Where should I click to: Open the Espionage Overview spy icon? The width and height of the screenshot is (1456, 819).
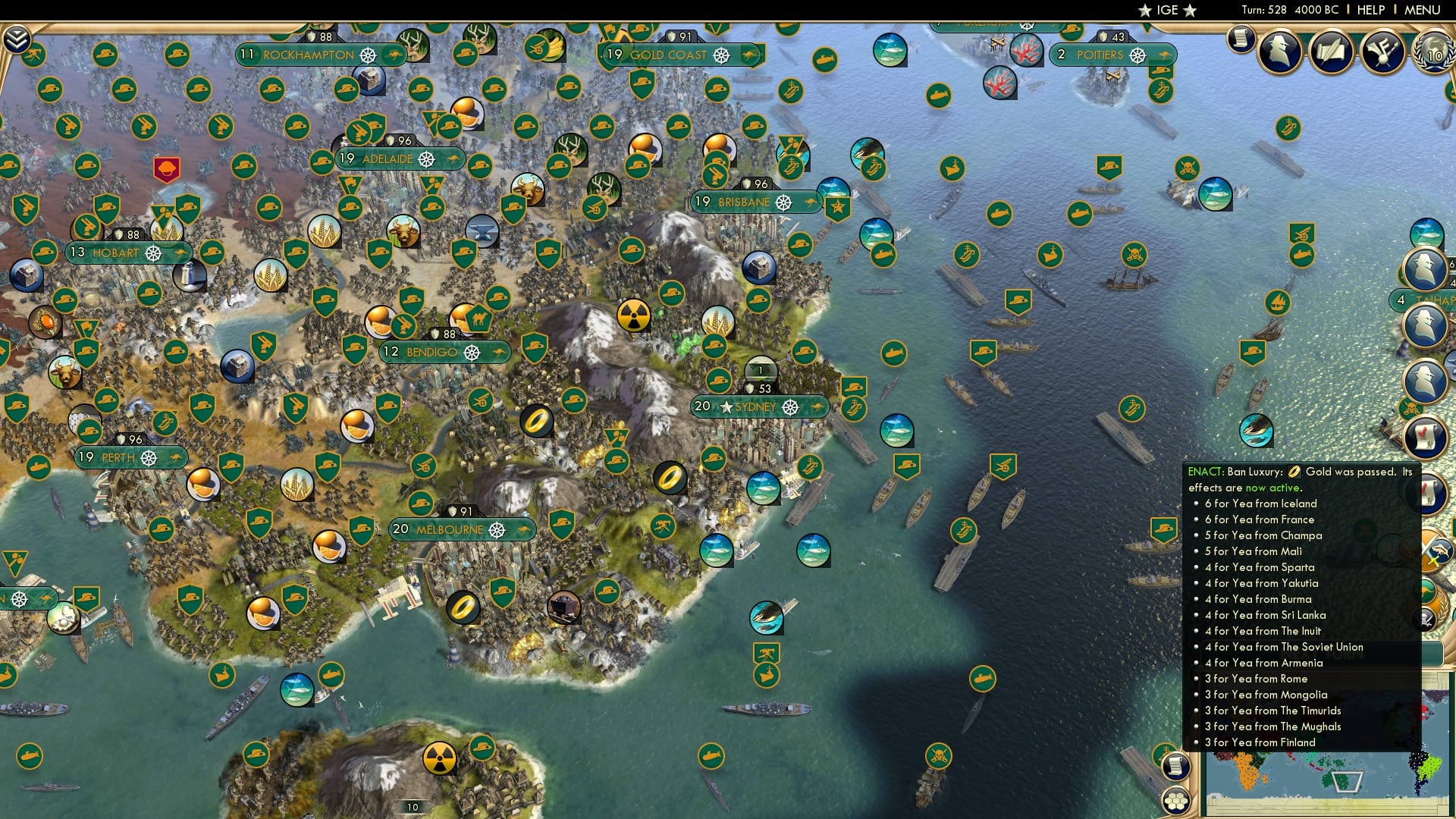click(1279, 51)
